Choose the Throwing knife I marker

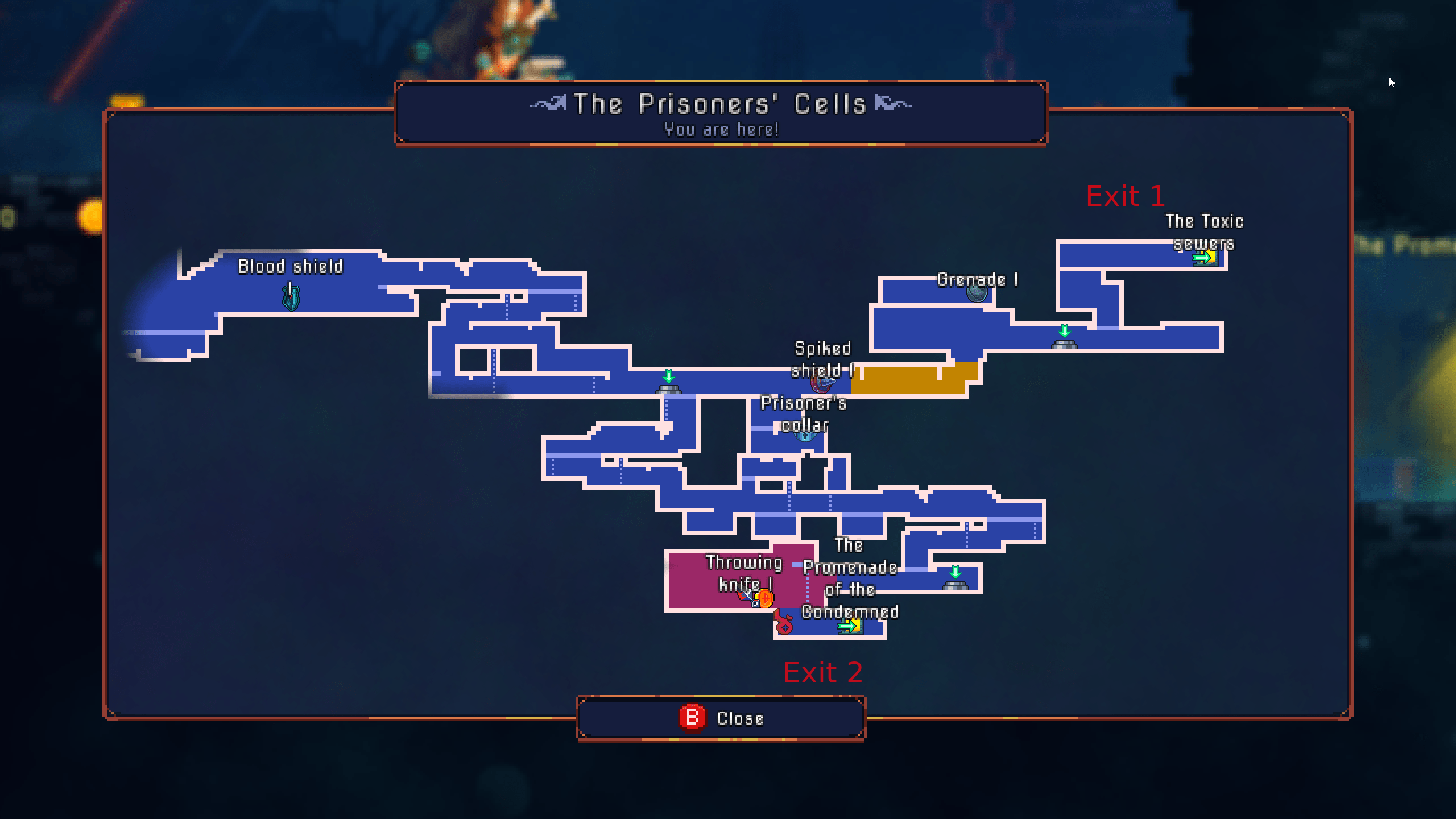point(746,596)
